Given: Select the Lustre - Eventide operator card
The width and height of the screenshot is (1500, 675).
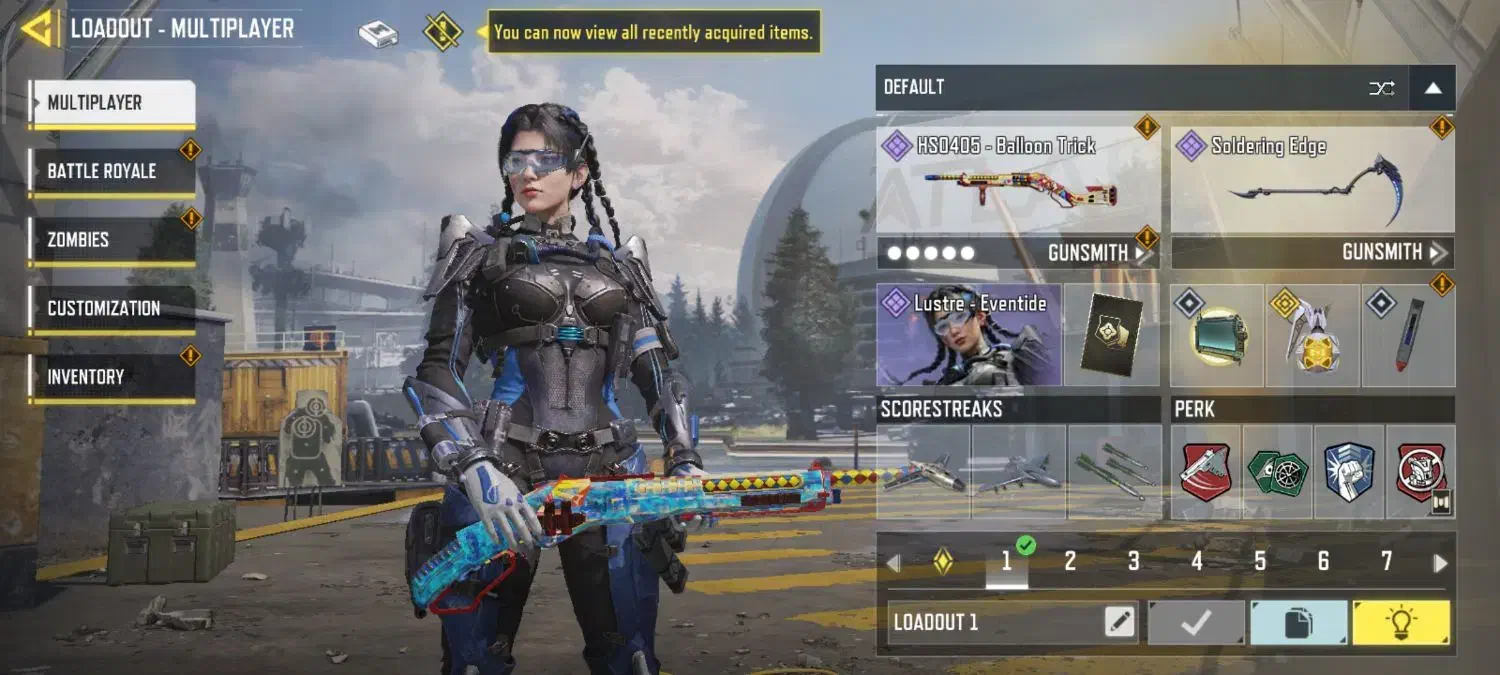Looking at the screenshot, I should [968, 335].
